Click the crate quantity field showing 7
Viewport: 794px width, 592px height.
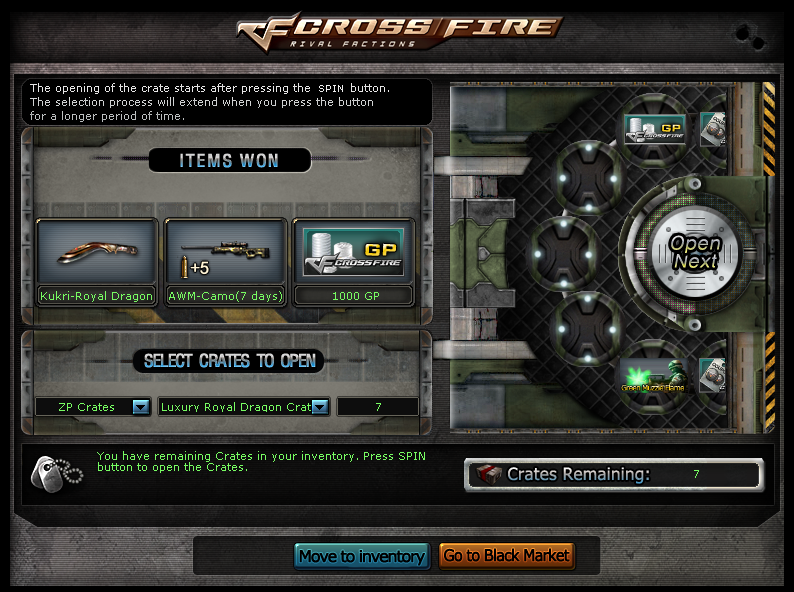point(378,407)
